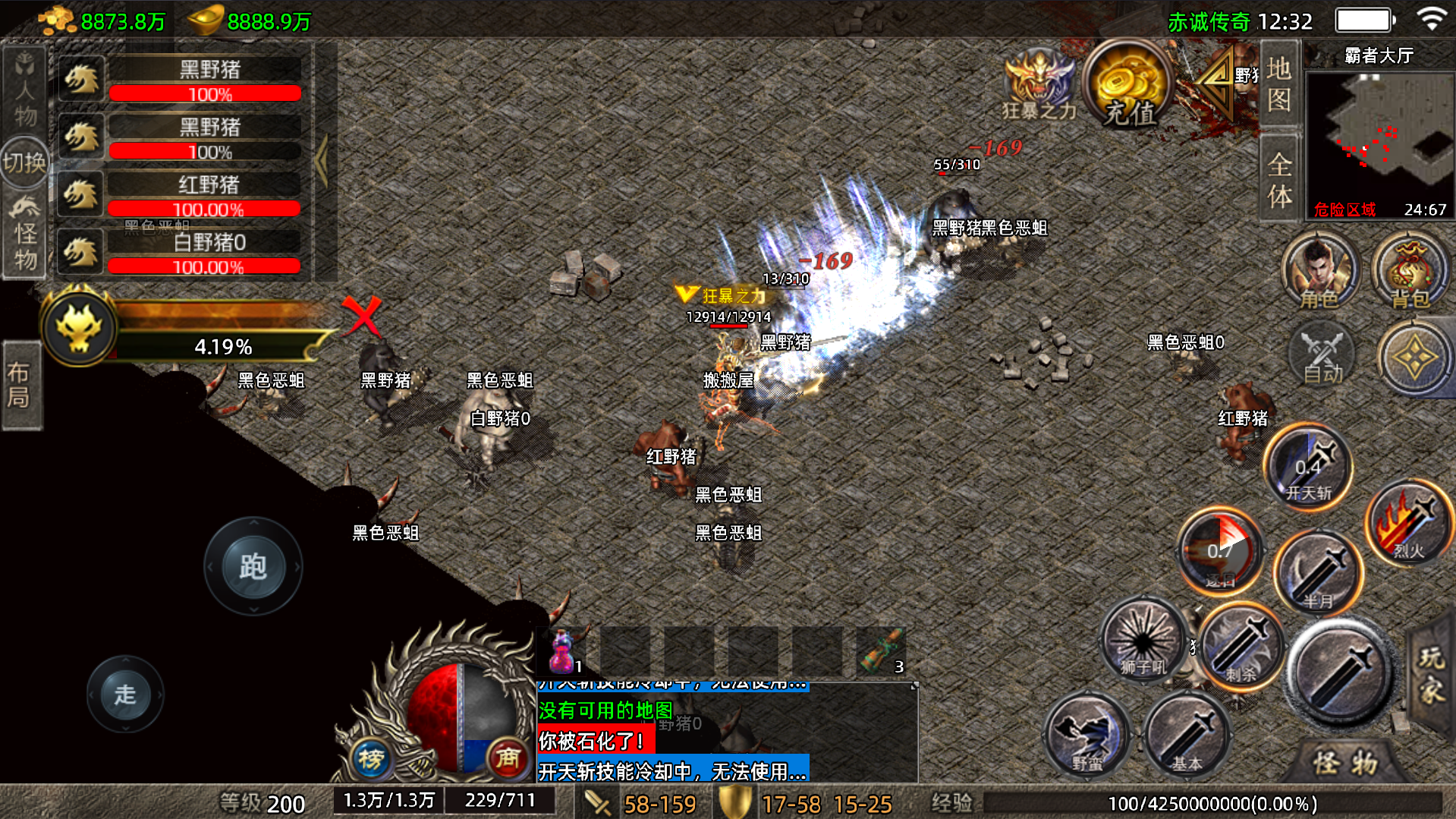Activate the 半月 half-moon skill
The image size is (1456, 819).
tap(1318, 574)
